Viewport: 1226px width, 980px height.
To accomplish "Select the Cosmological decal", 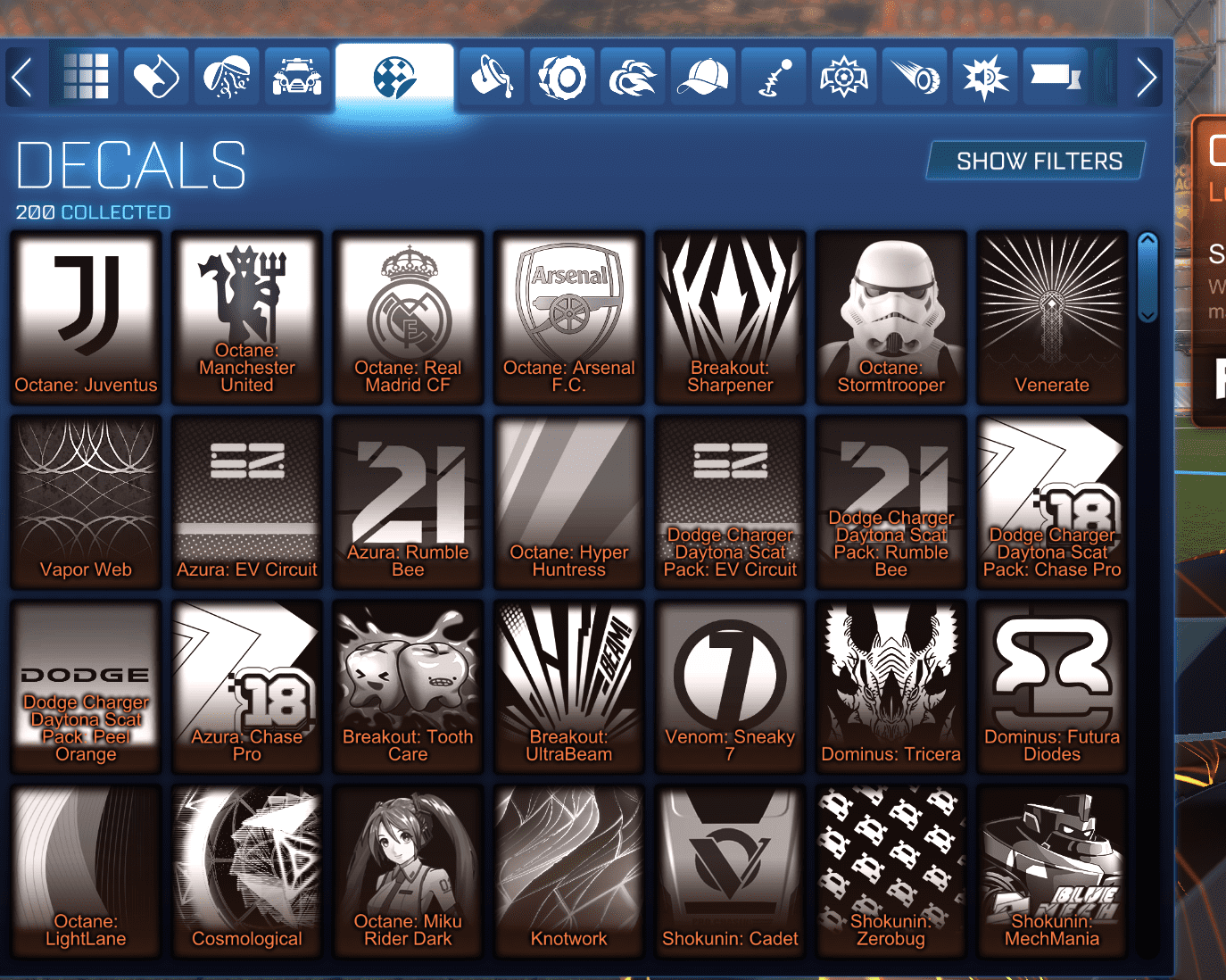I will (247, 870).
